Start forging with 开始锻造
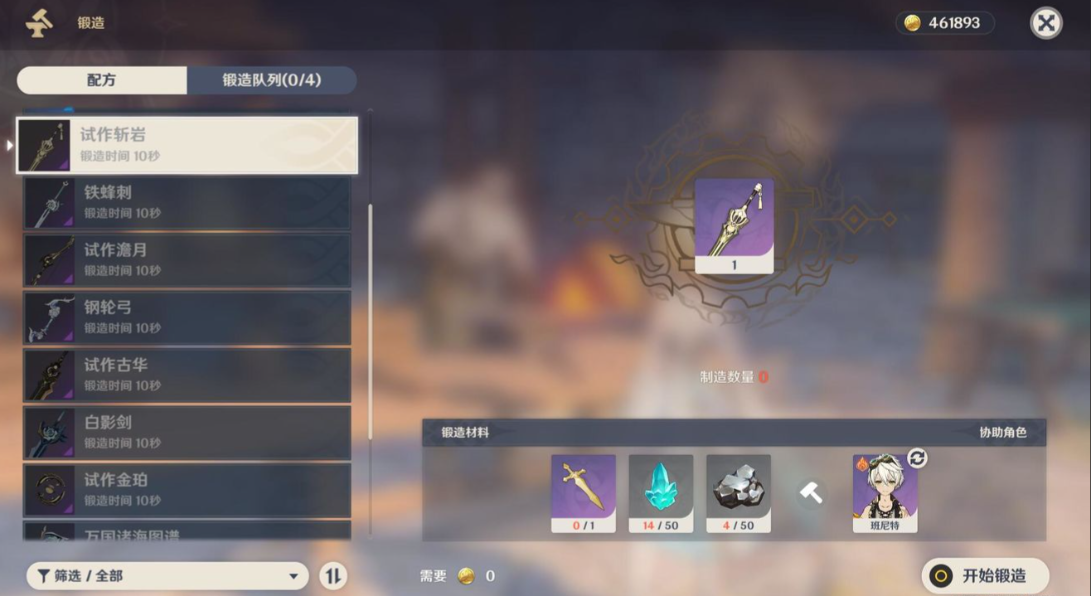The height and width of the screenshot is (596, 1091). click(x=985, y=576)
